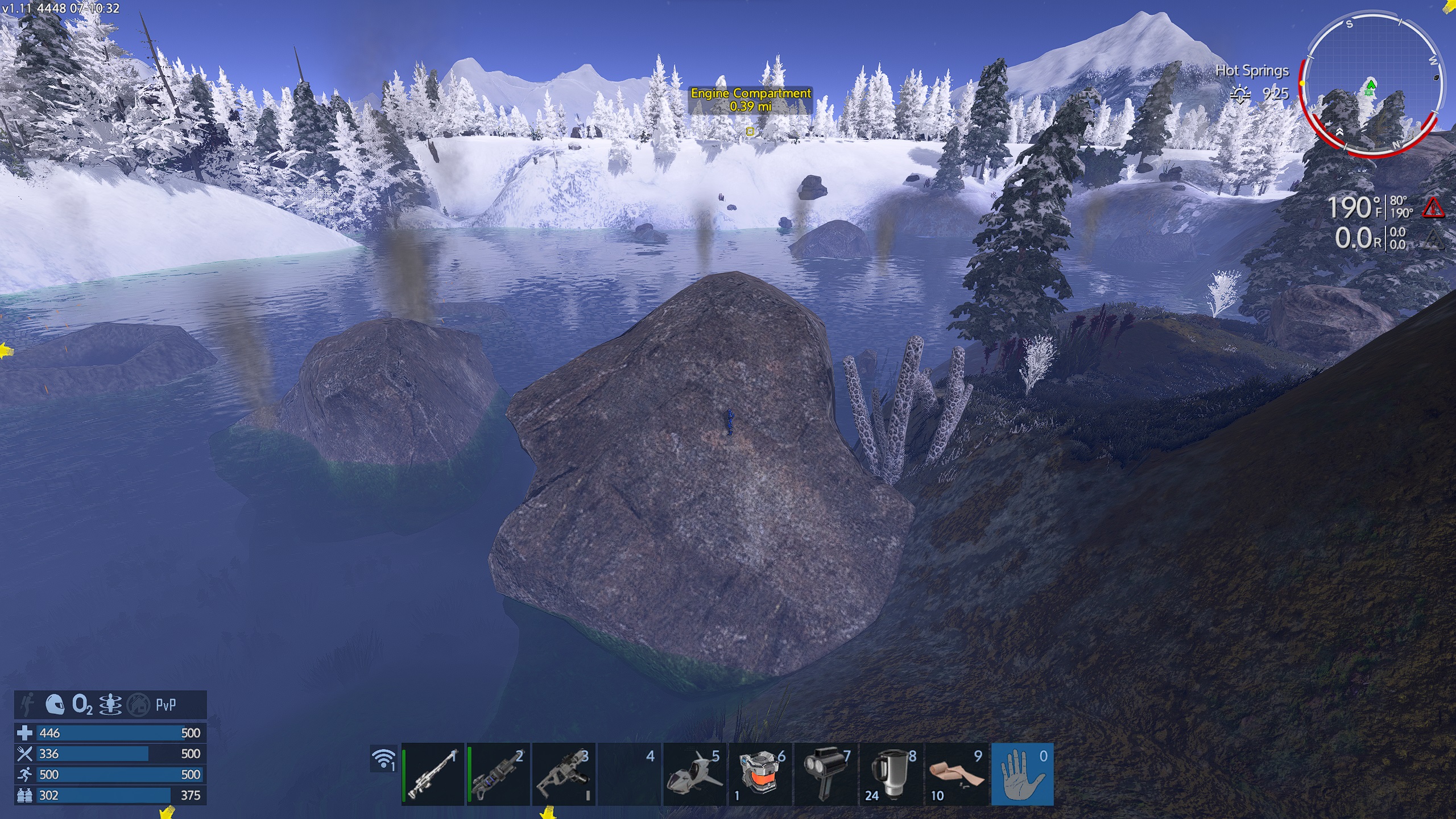Select the steel travel mug stack
Screen dimensions: 1456x819
pyautogui.click(x=891, y=774)
